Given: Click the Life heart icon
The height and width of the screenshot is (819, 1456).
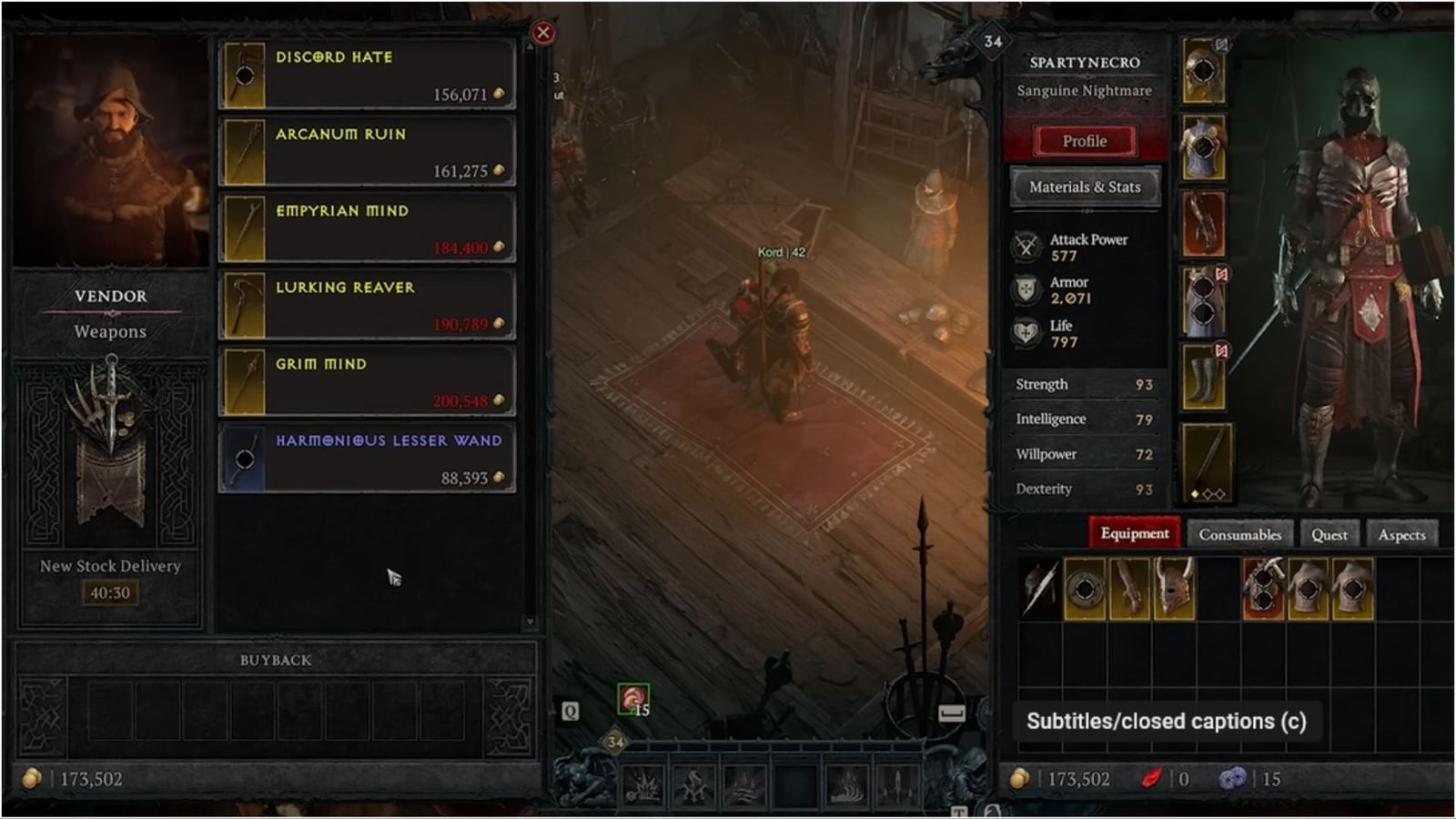Looking at the screenshot, I should [x=1027, y=331].
